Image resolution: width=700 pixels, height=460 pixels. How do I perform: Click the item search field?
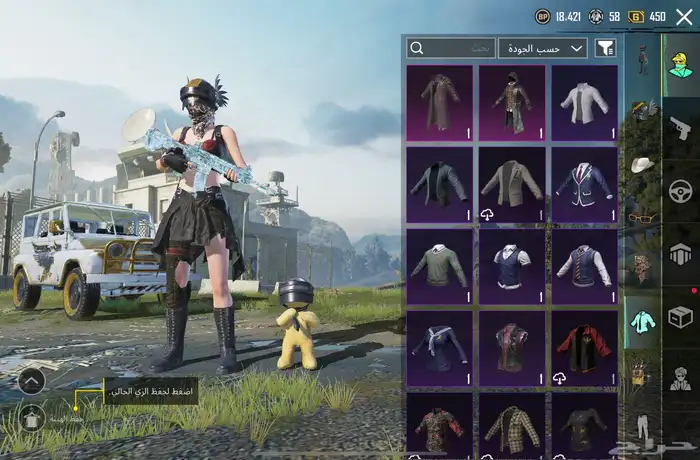click(451, 48)
